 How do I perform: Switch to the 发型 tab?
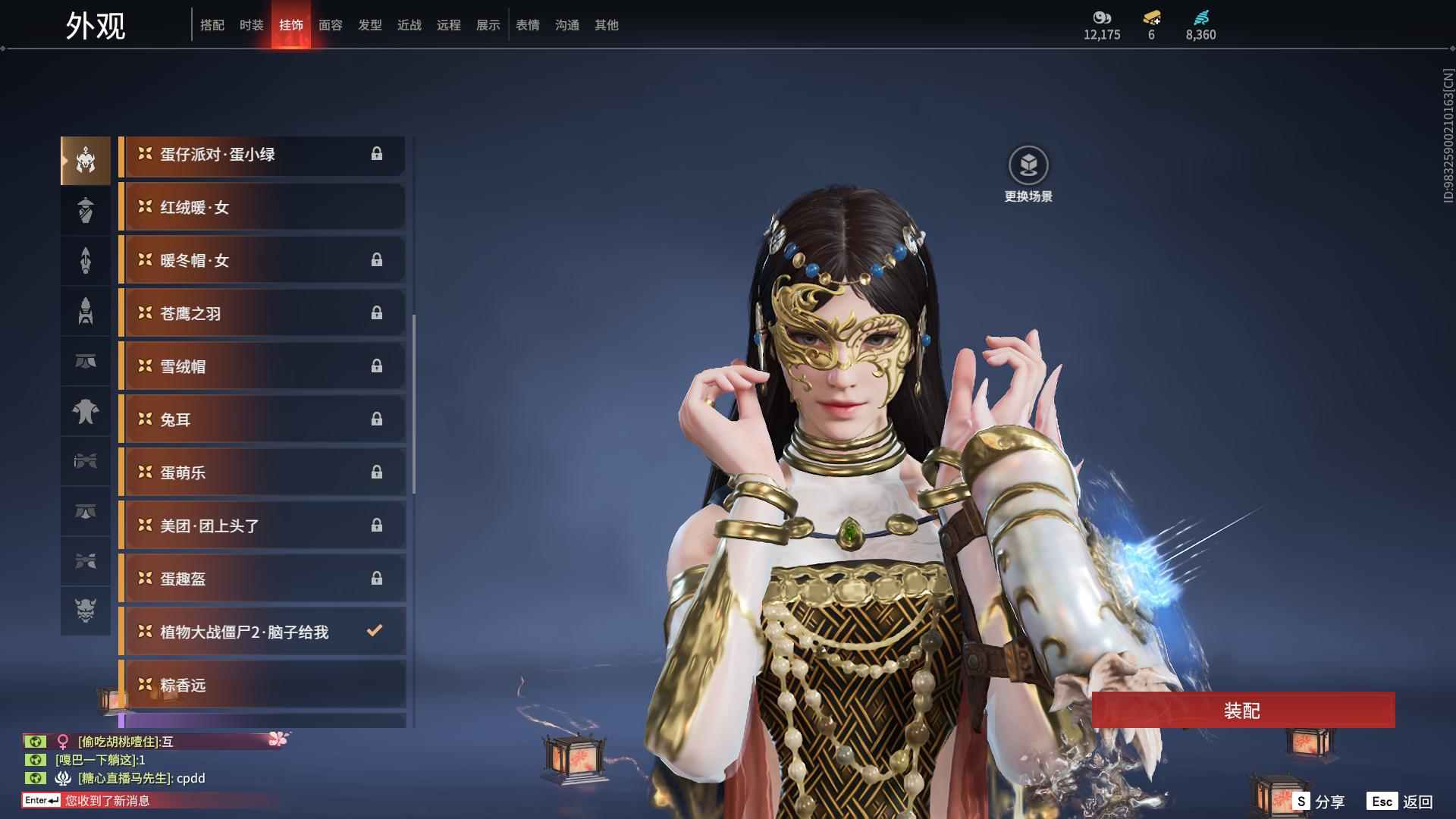pos(370,25)
